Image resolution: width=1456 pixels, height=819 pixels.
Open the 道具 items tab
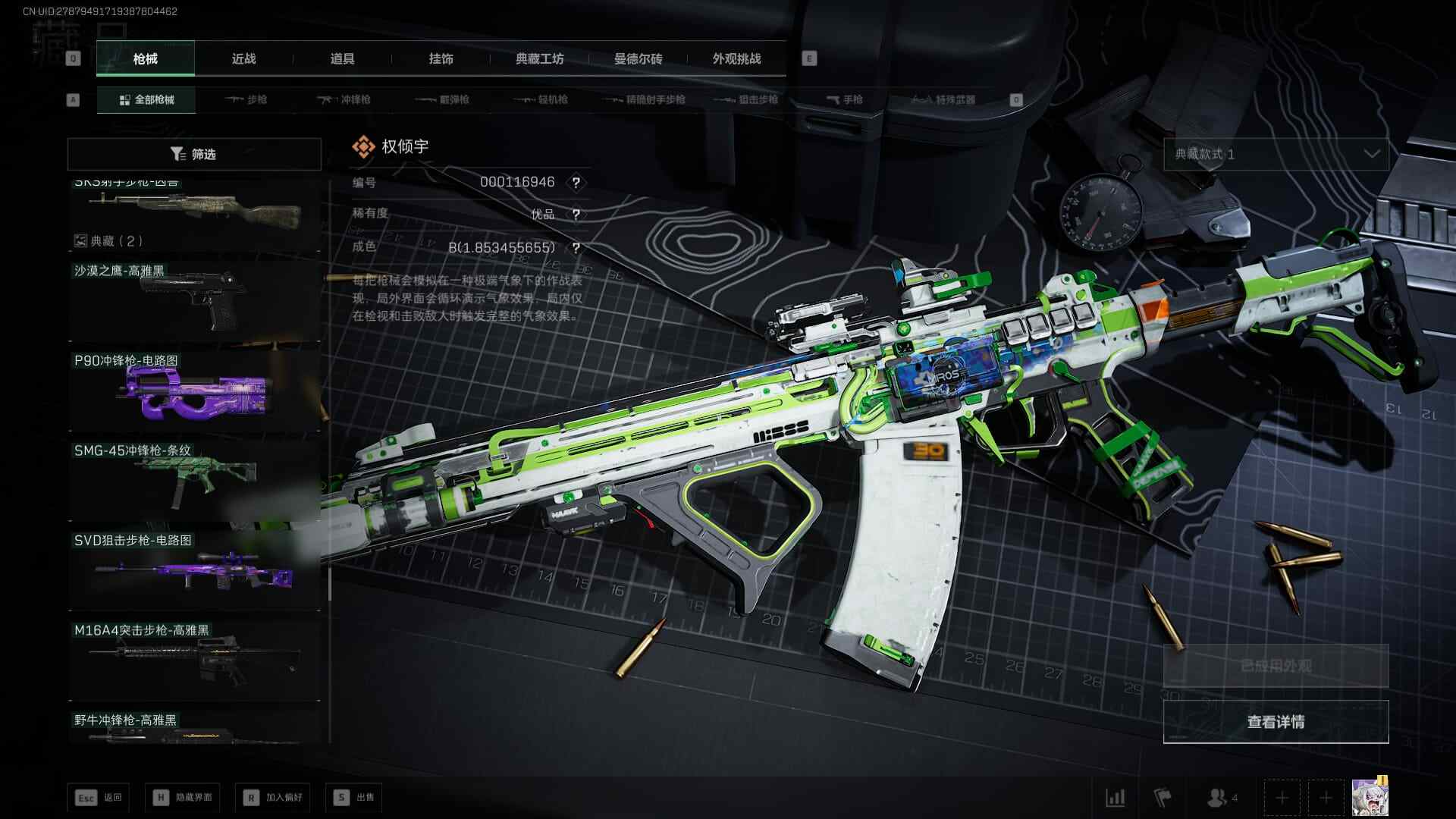tap(342, 58)
